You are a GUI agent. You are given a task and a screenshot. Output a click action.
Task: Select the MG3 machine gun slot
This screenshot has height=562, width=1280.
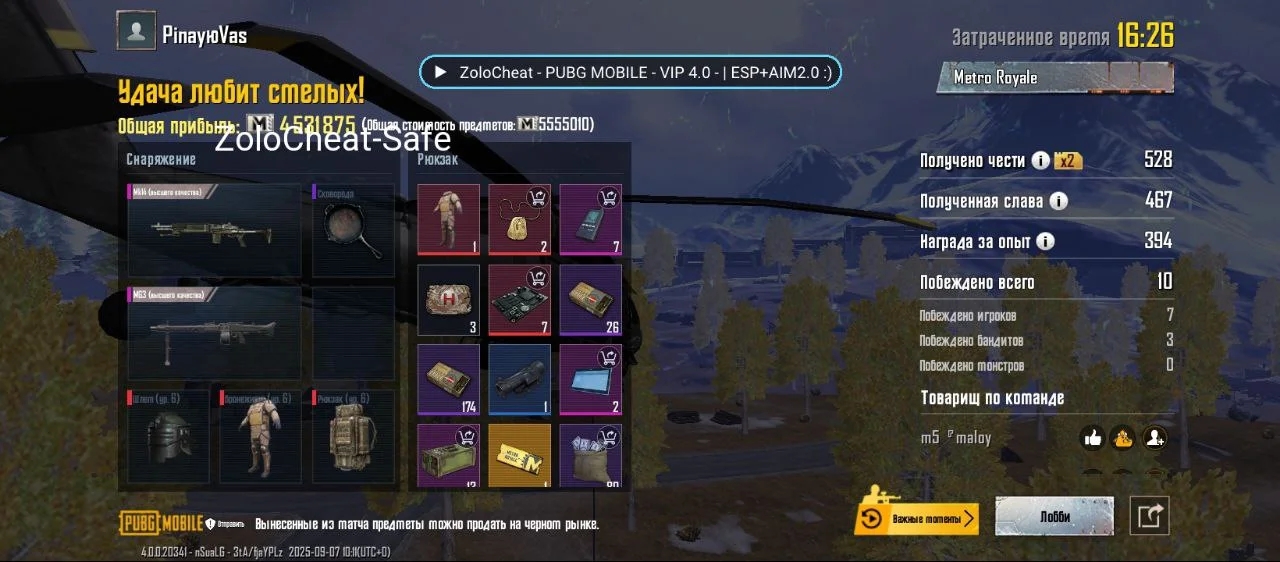tap(214, 333)
